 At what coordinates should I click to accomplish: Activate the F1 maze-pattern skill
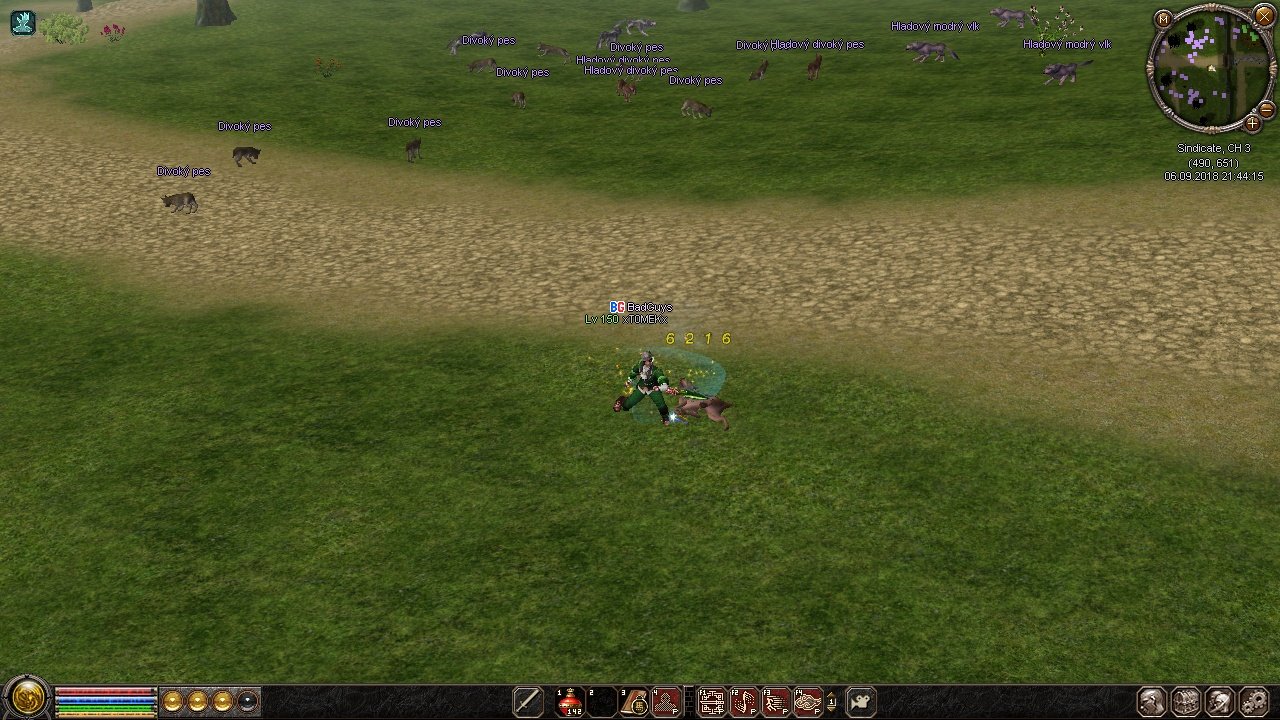click(x=712, y=702)
